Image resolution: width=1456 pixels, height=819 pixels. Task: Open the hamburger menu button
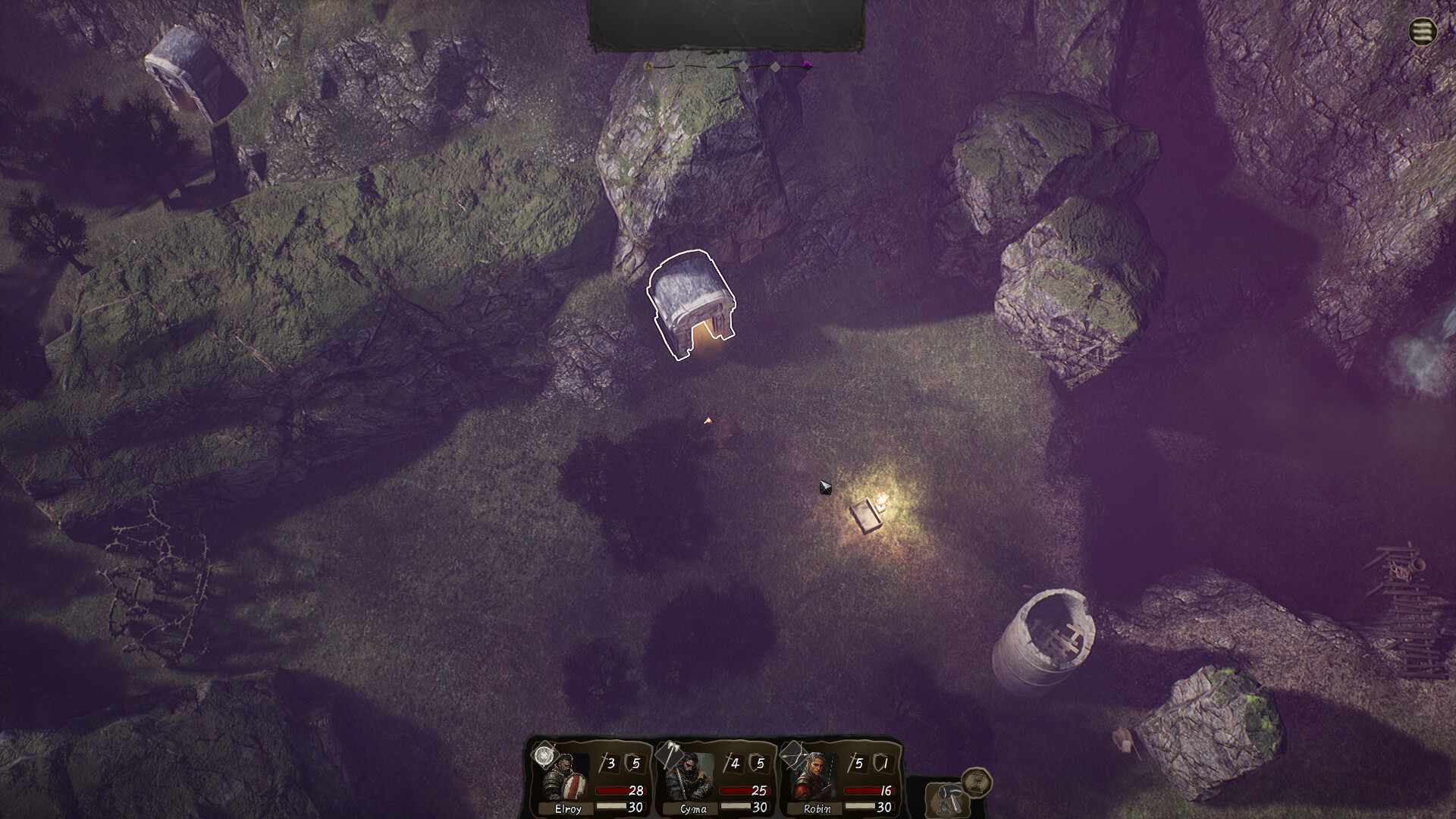[x=1423, y=32]
